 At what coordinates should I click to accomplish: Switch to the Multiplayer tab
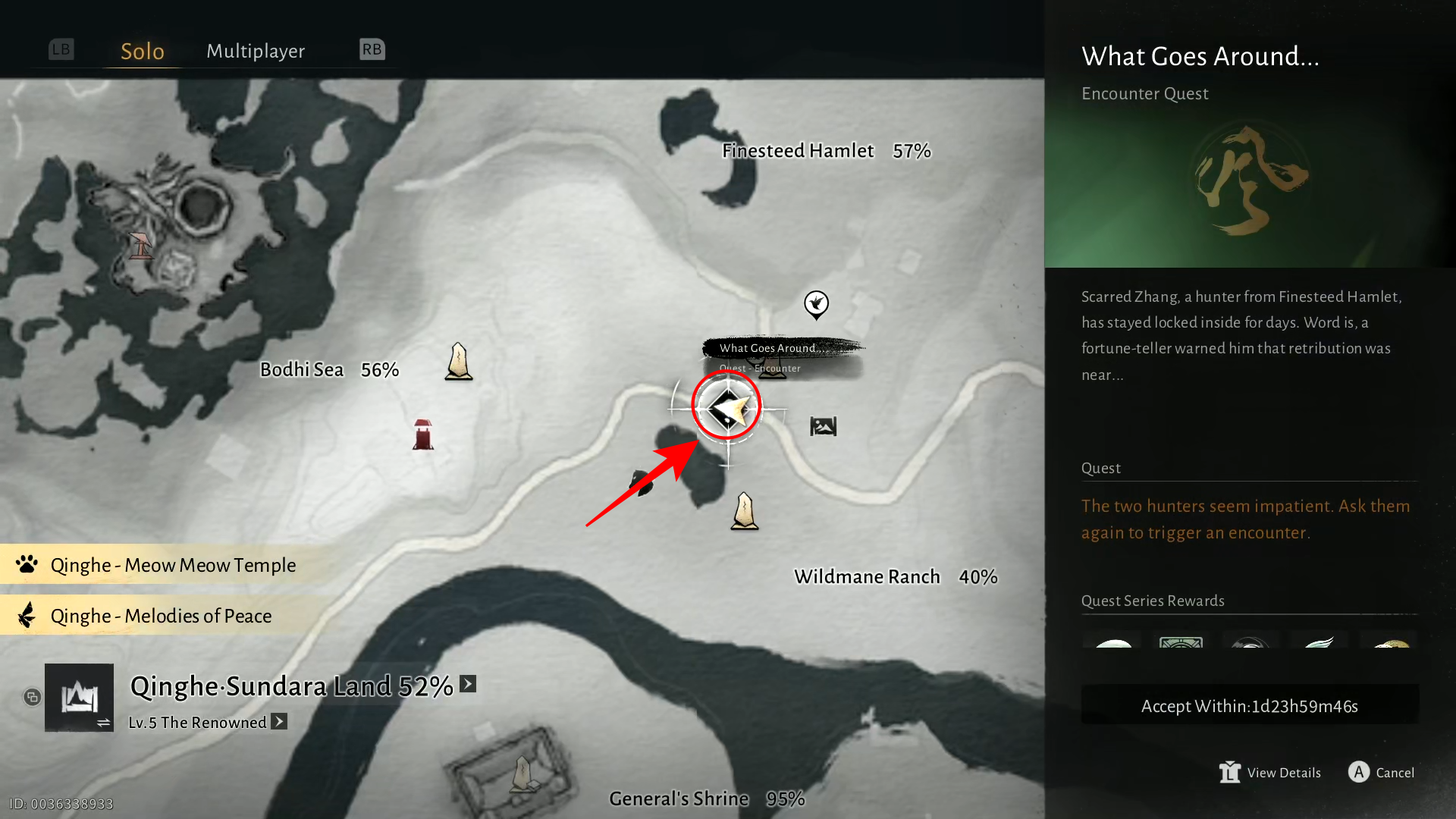click(x=256, y=51)
